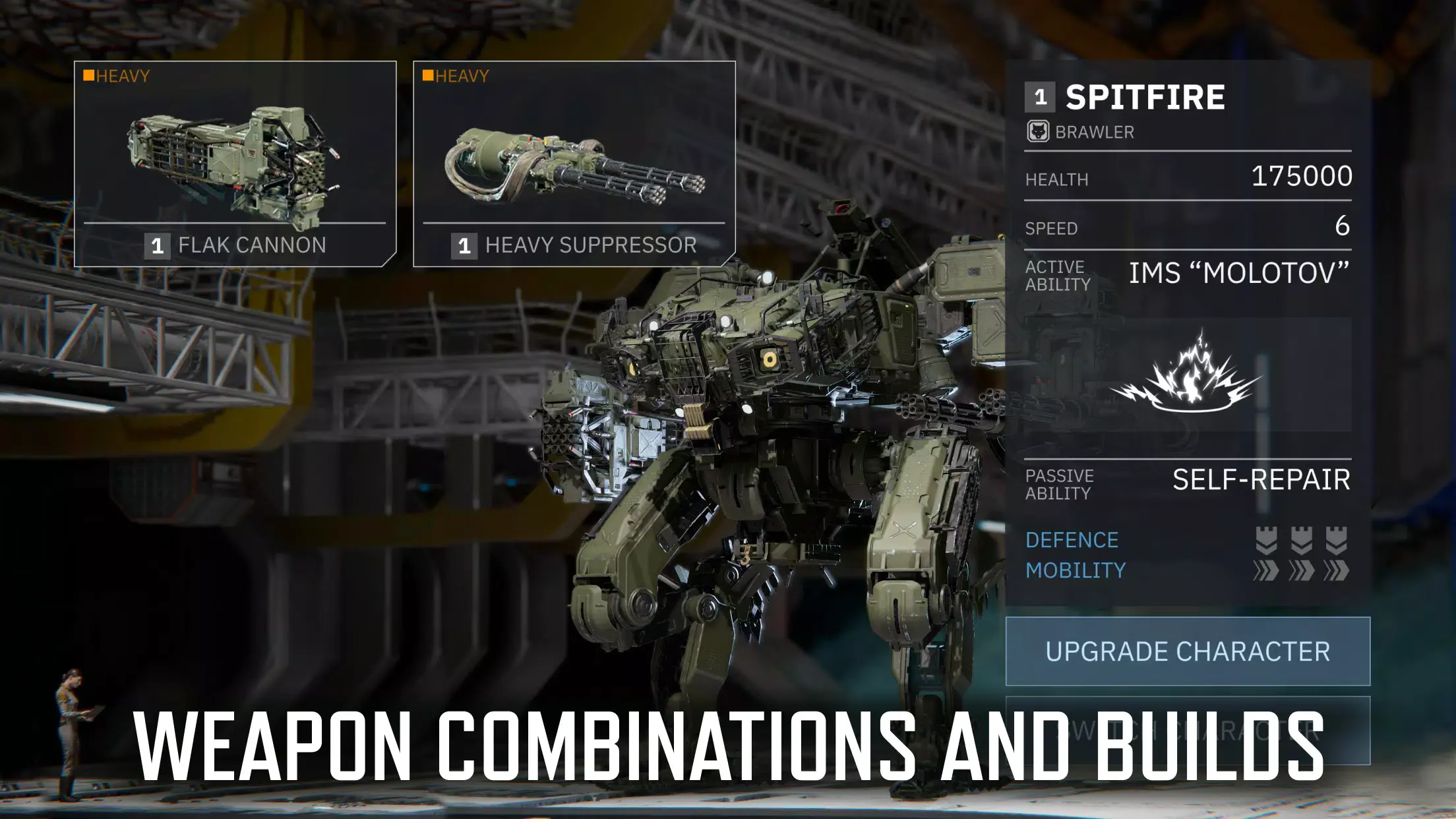This screenshot has height=819, width=1456.
Task: Select the Flak Cannon weapon card
Action: tap(235, 164)
